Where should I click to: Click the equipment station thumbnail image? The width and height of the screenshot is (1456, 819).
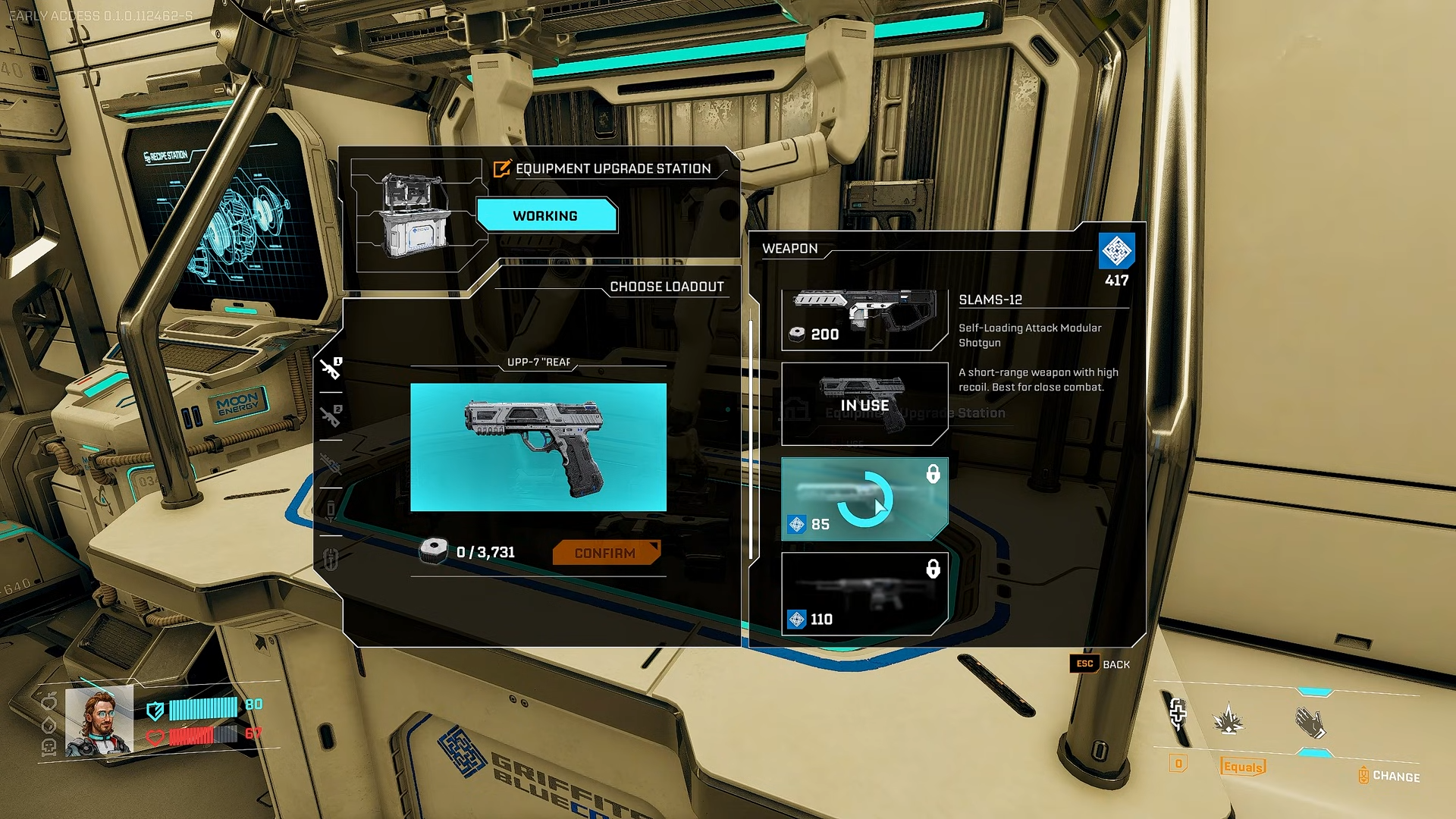tap(416, 216)
